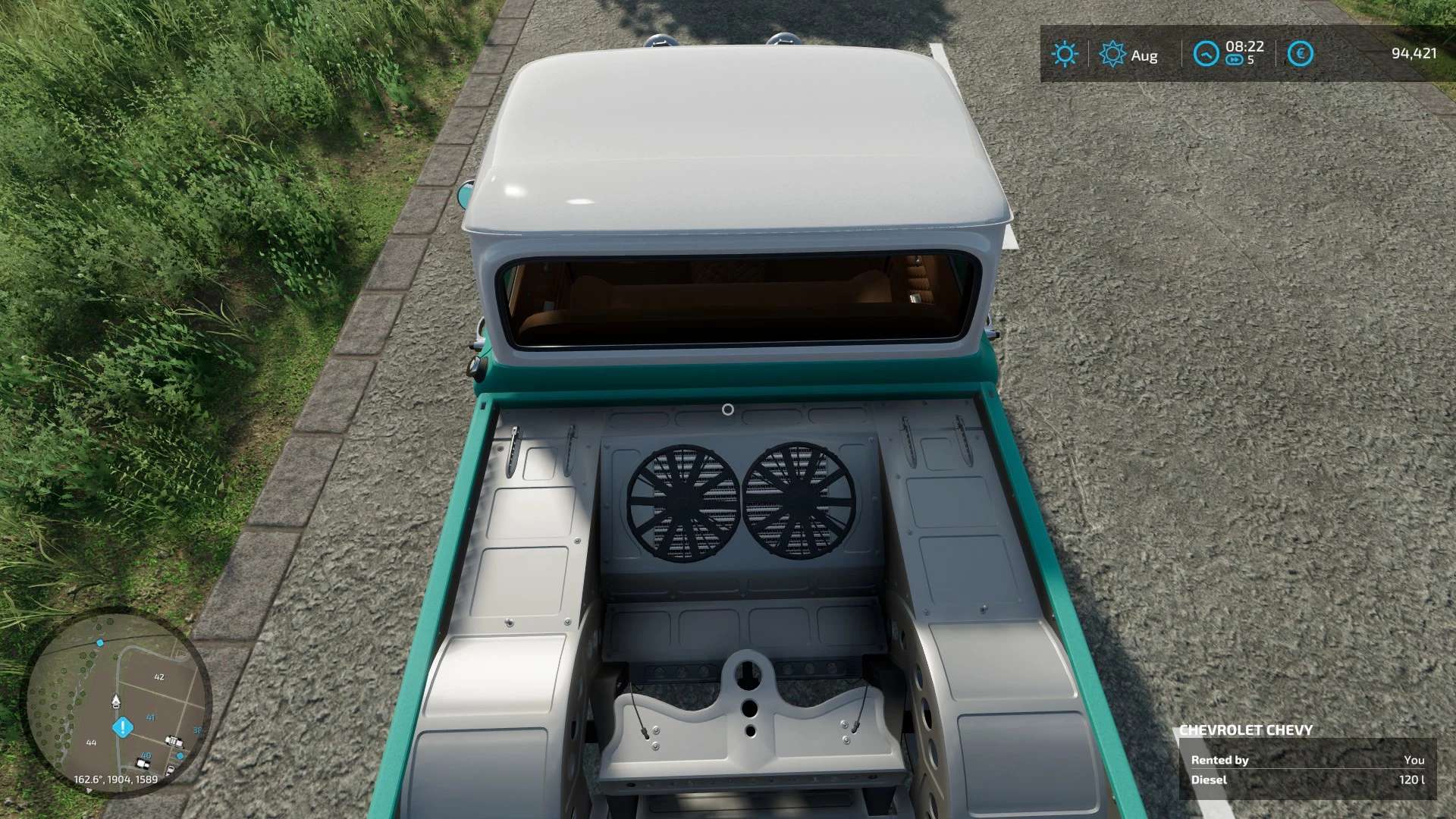
Task: Click the euro money icon
Action: (x=1300, y=54)
